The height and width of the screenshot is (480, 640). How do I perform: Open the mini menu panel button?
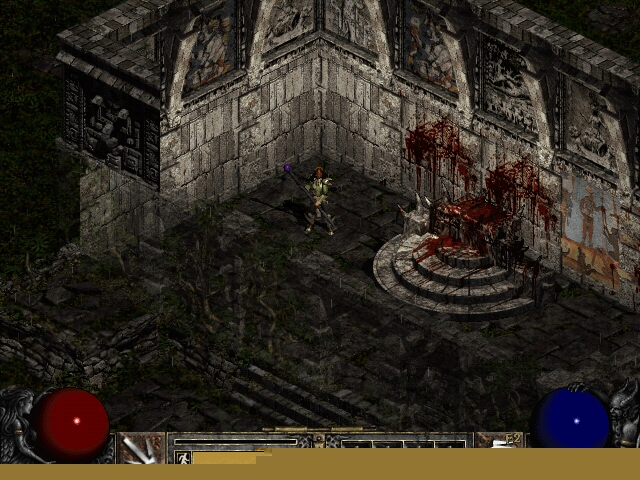(x=319, y=439)
